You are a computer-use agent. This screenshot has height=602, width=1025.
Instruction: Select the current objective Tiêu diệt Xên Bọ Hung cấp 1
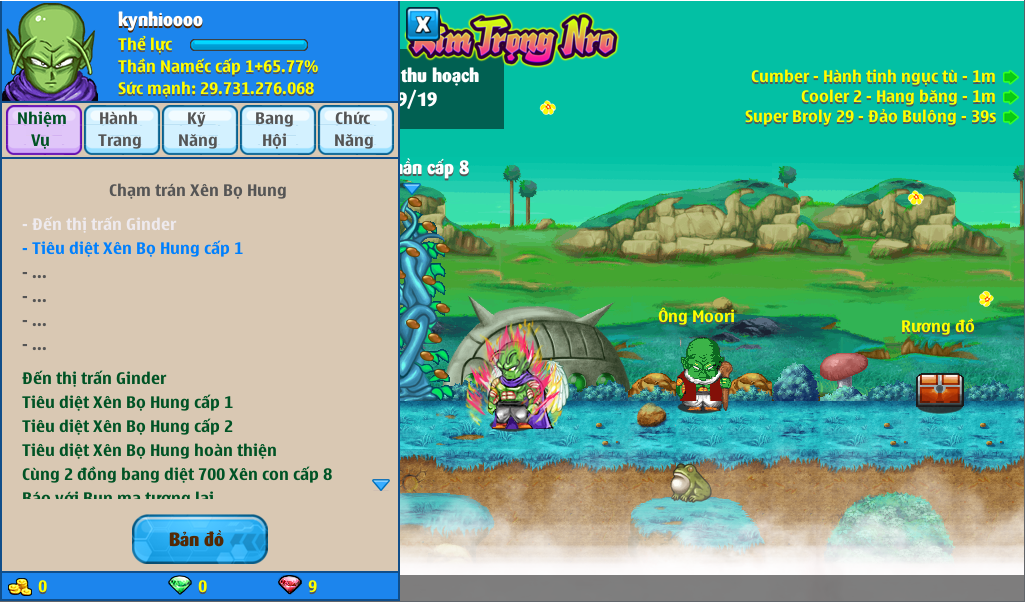(x=132, y=248)
